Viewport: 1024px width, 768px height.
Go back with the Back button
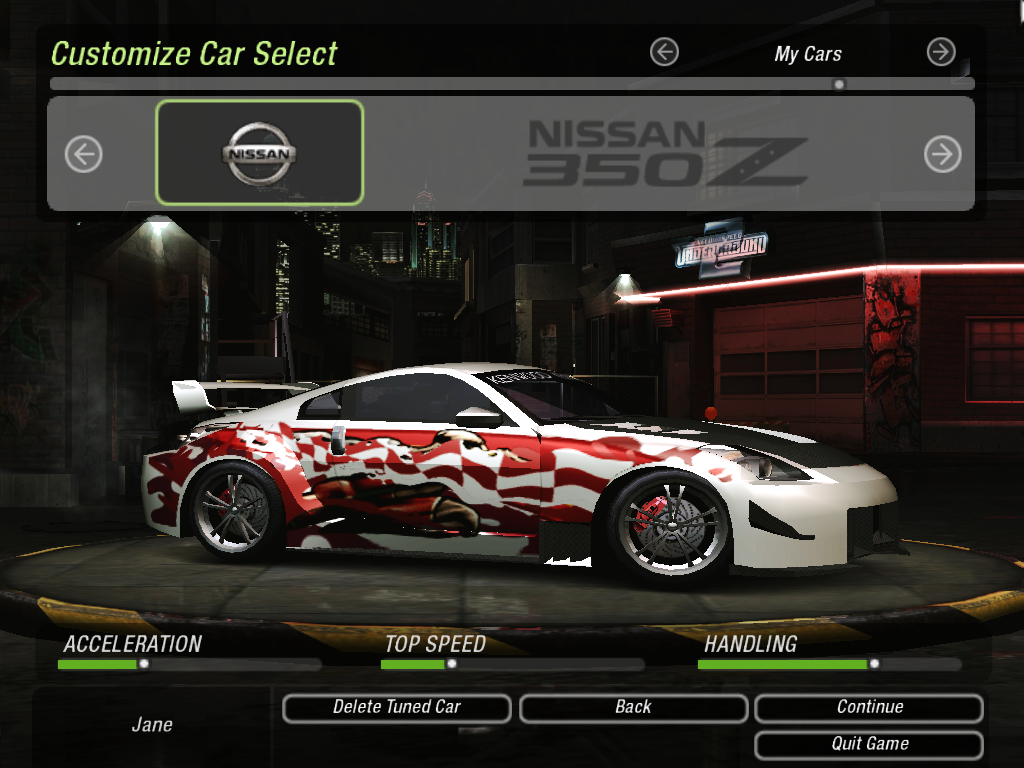(x=633, y=708)
